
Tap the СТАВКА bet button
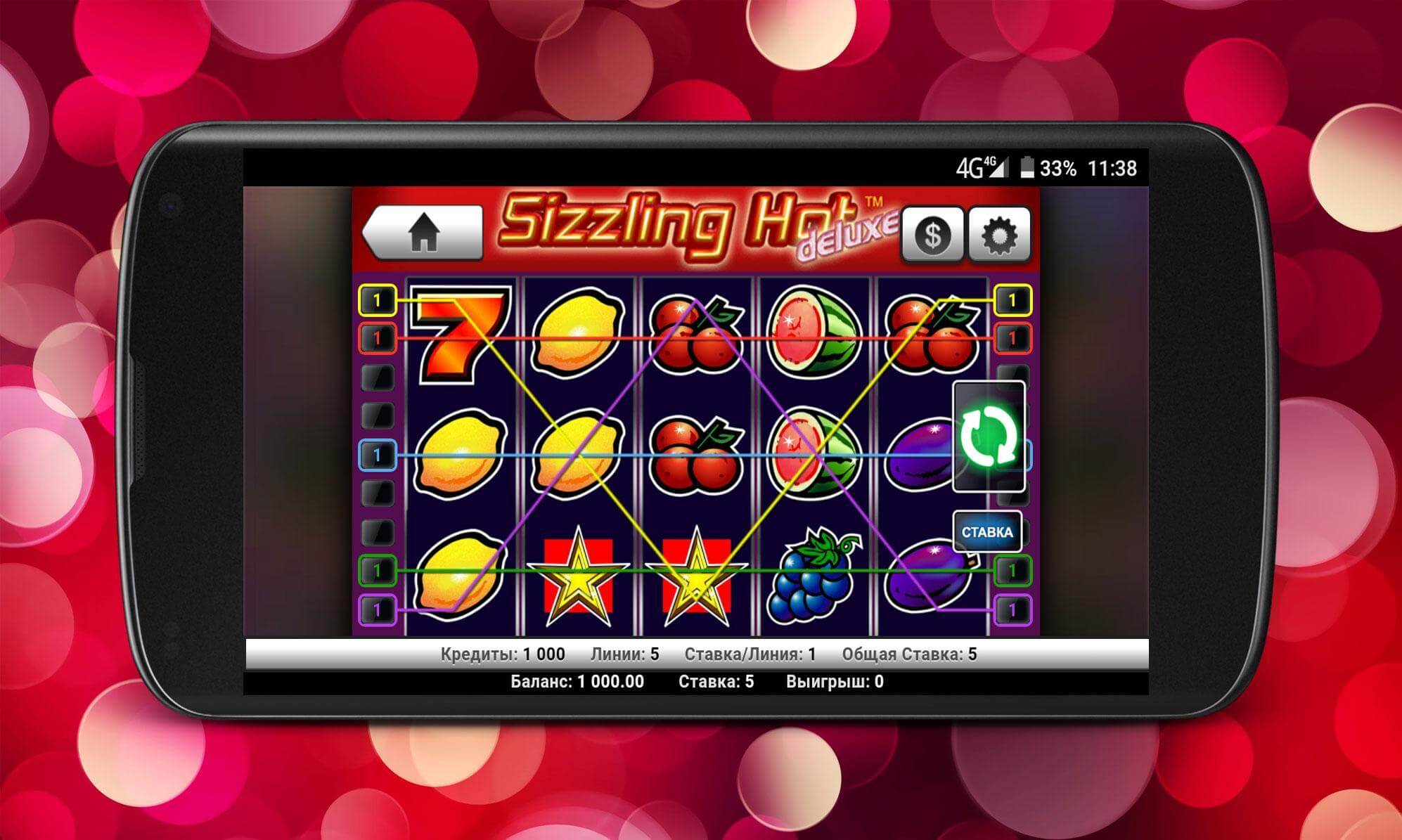coord(987,532)
